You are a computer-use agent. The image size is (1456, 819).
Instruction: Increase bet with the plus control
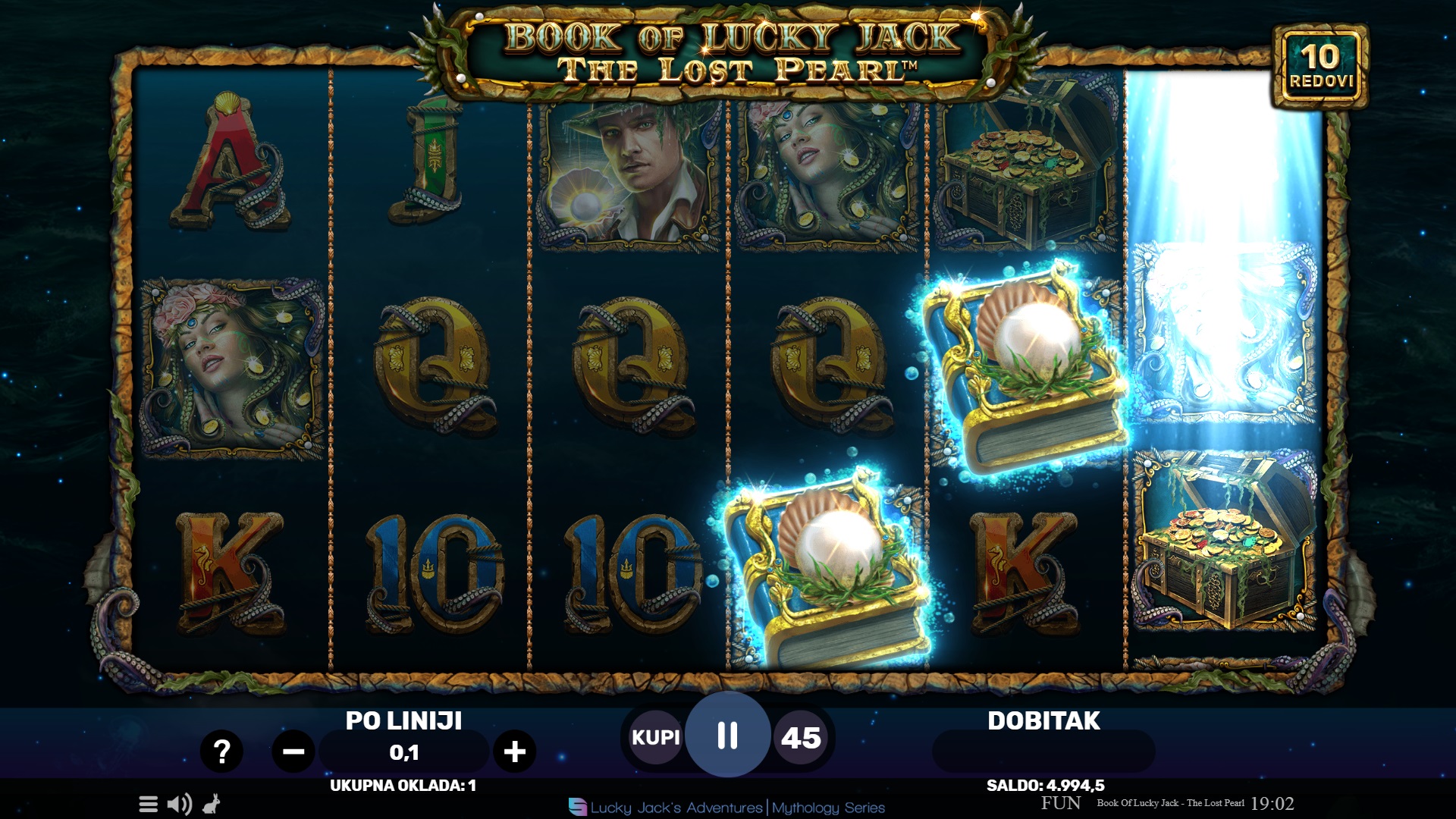coord(516,752)
